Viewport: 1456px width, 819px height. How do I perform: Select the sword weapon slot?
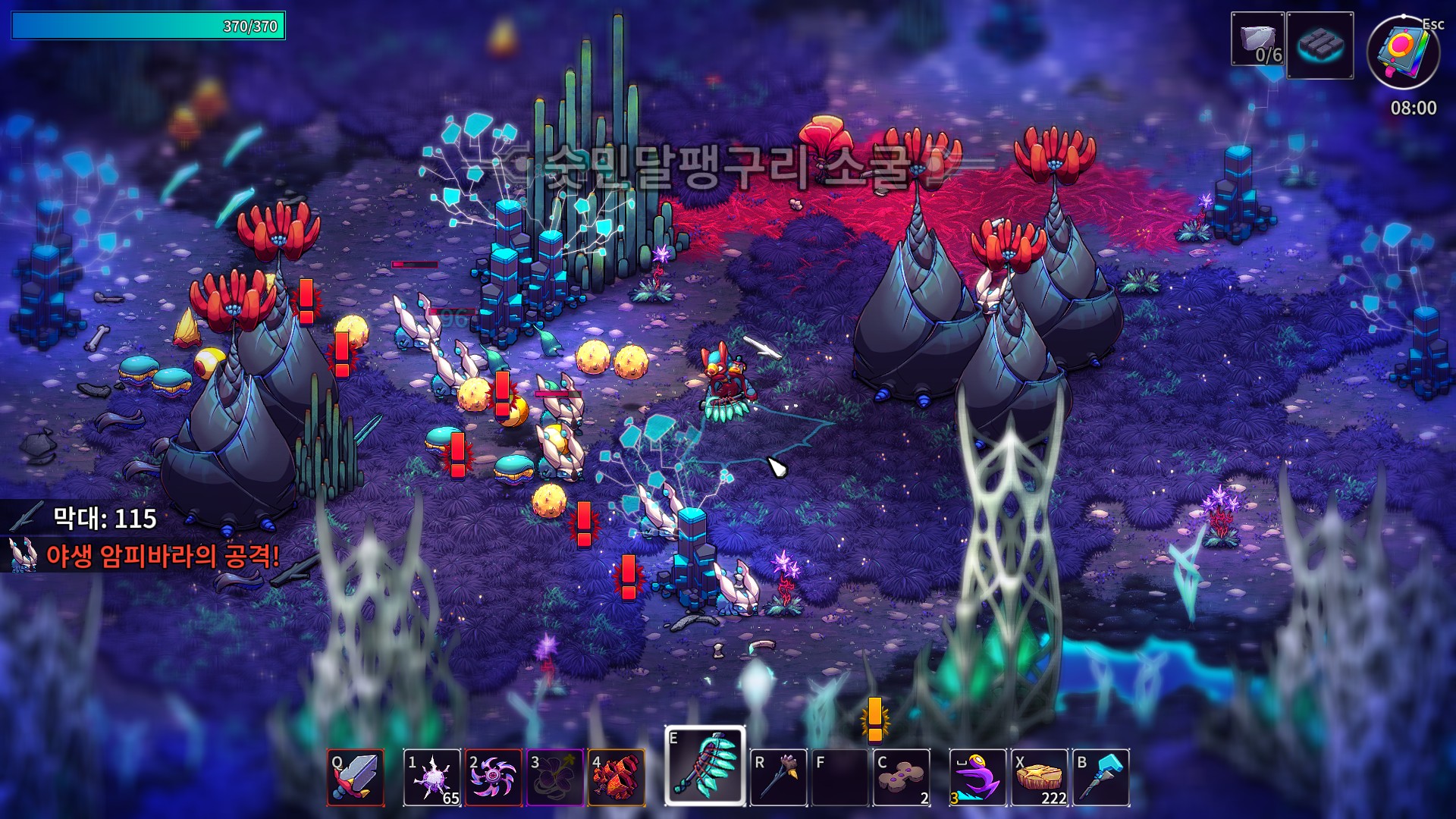(356, 777)
